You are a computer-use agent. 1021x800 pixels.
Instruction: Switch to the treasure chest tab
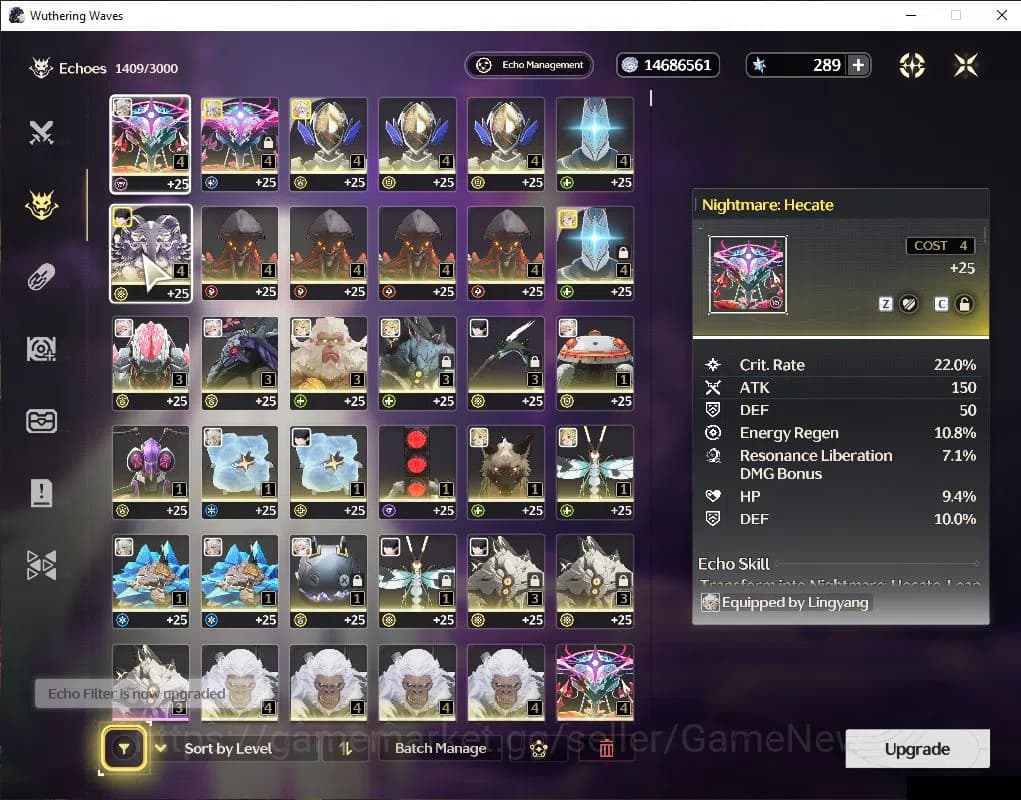point(41,421)
